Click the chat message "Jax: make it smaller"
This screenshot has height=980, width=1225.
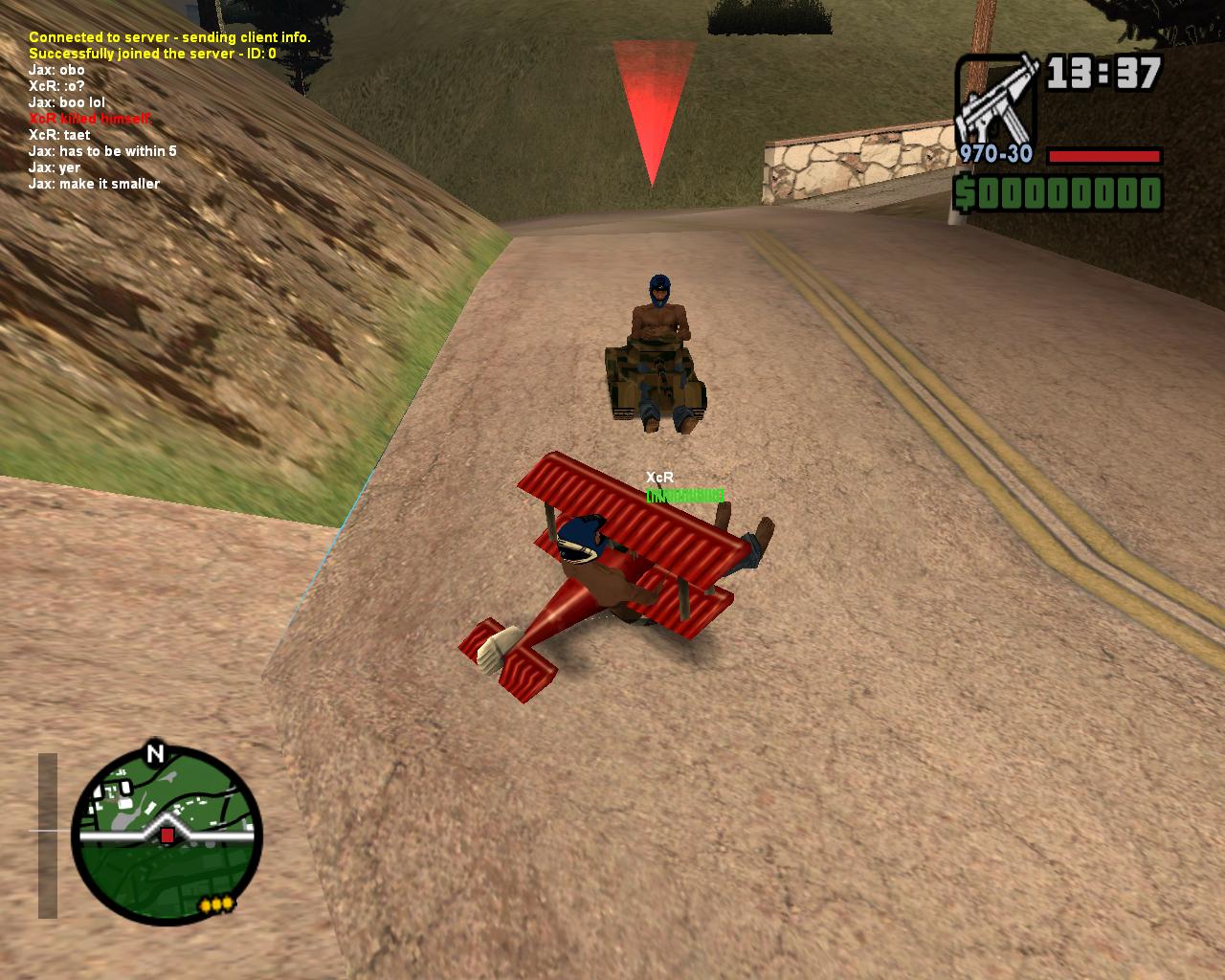tap(94, 184)
